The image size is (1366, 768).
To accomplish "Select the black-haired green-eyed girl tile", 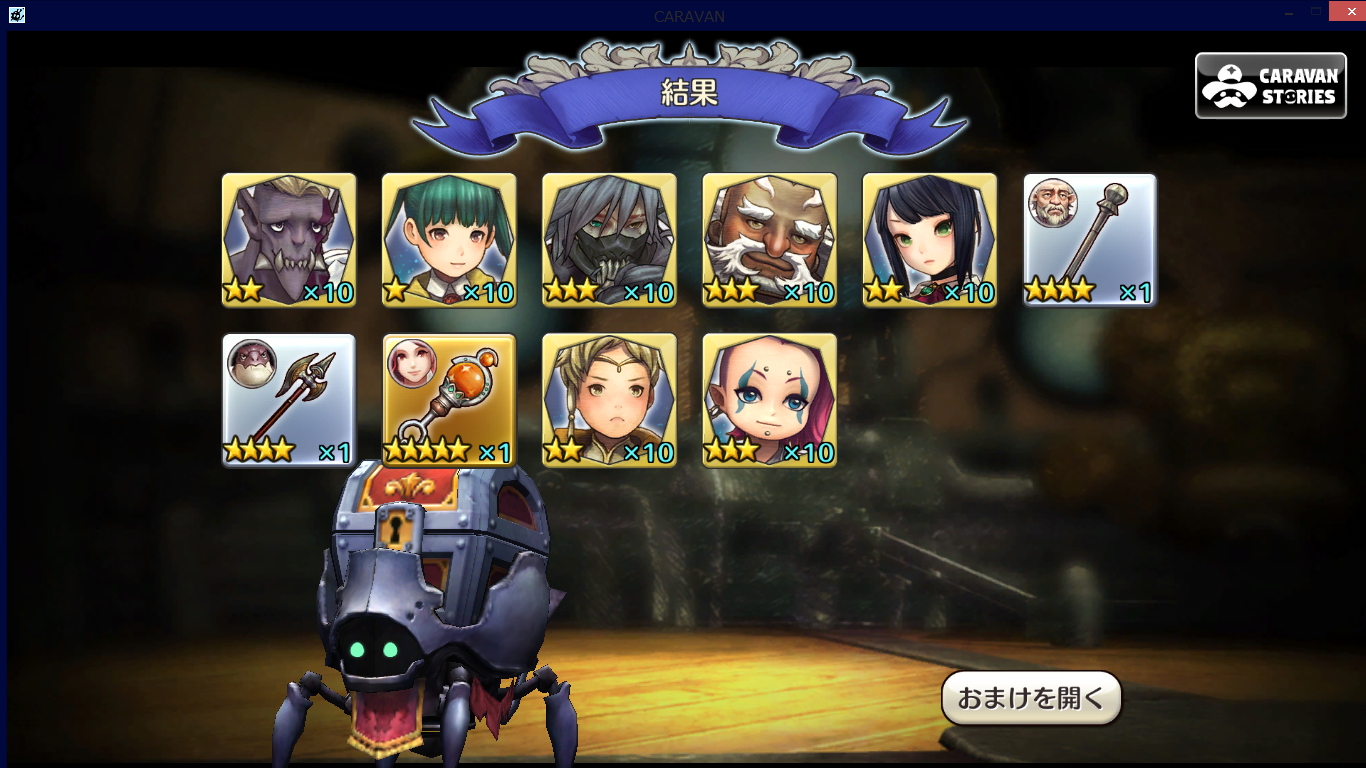I will coord(929,240).
